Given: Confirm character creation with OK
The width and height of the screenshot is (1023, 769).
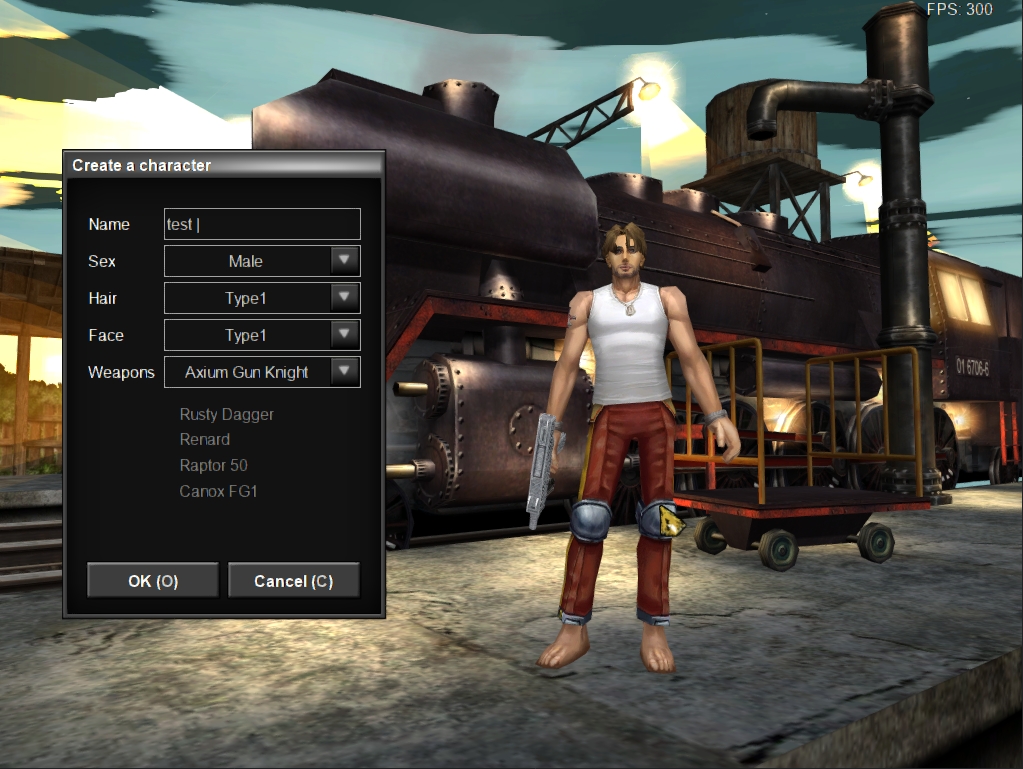Looking at the screenshot, I should [x=153, y=581].
